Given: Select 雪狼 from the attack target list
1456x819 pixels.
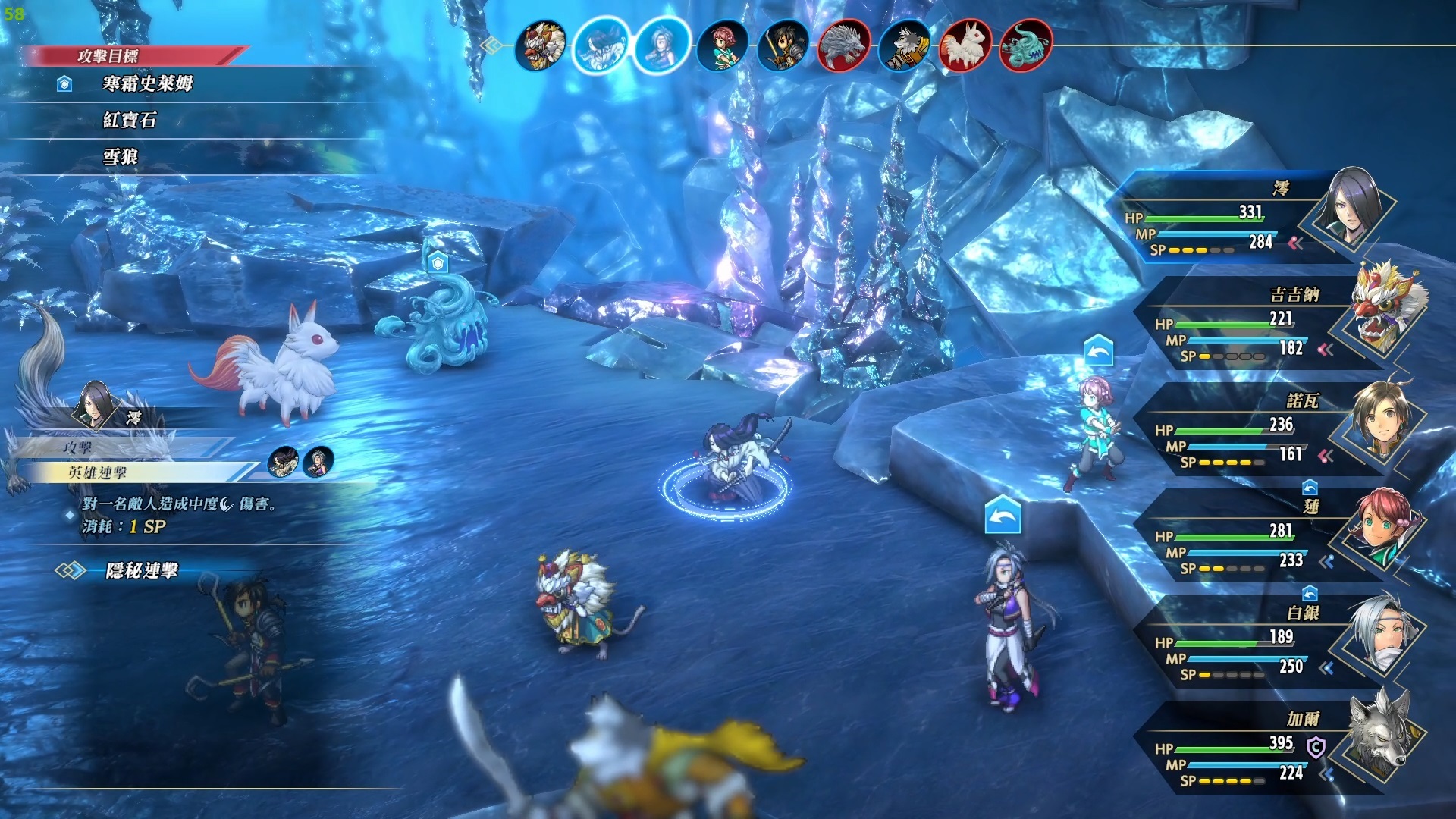Looking at the screenshot, I should (x=121, y=156).
